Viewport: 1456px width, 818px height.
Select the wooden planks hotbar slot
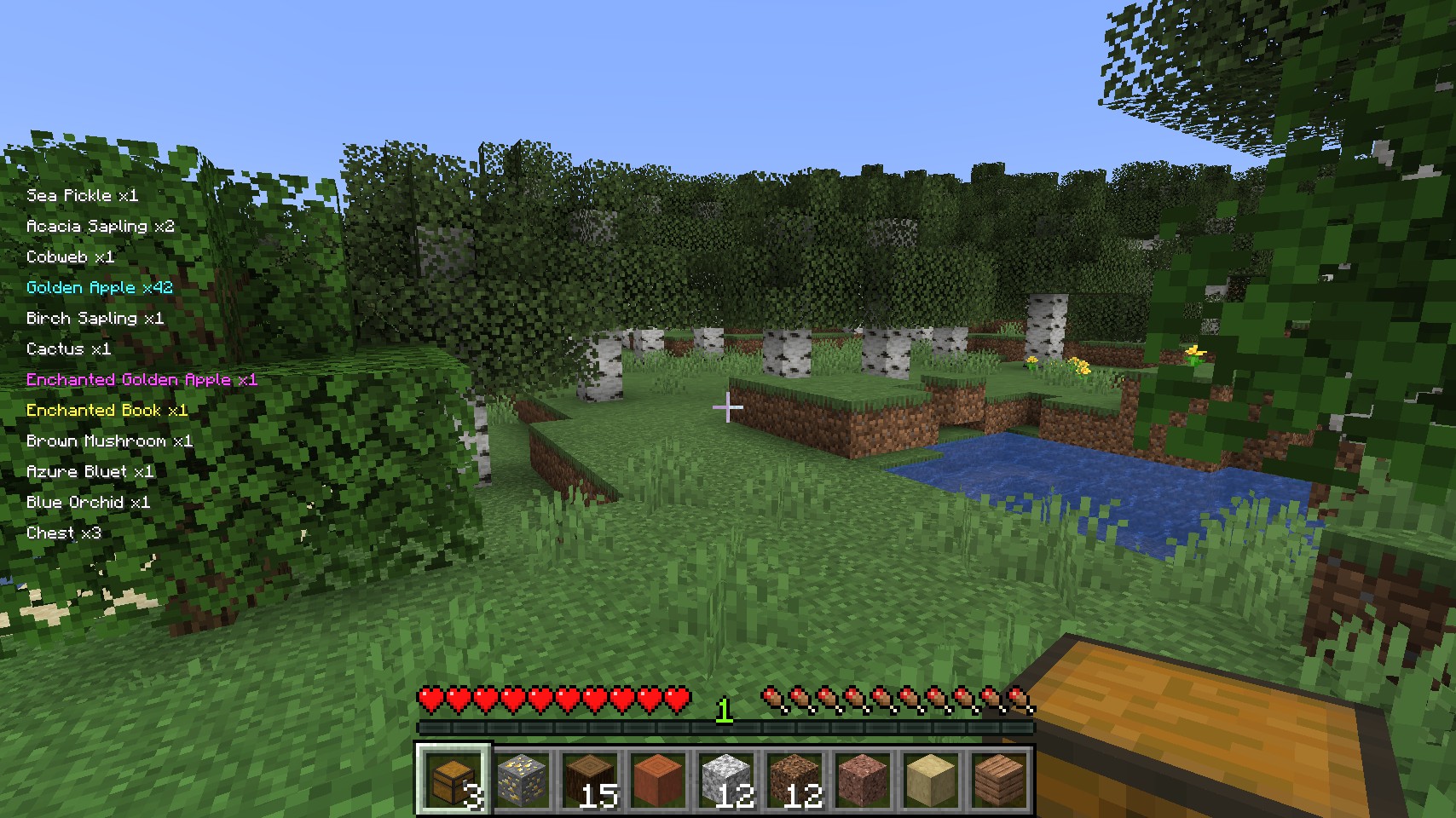point(998,779)
